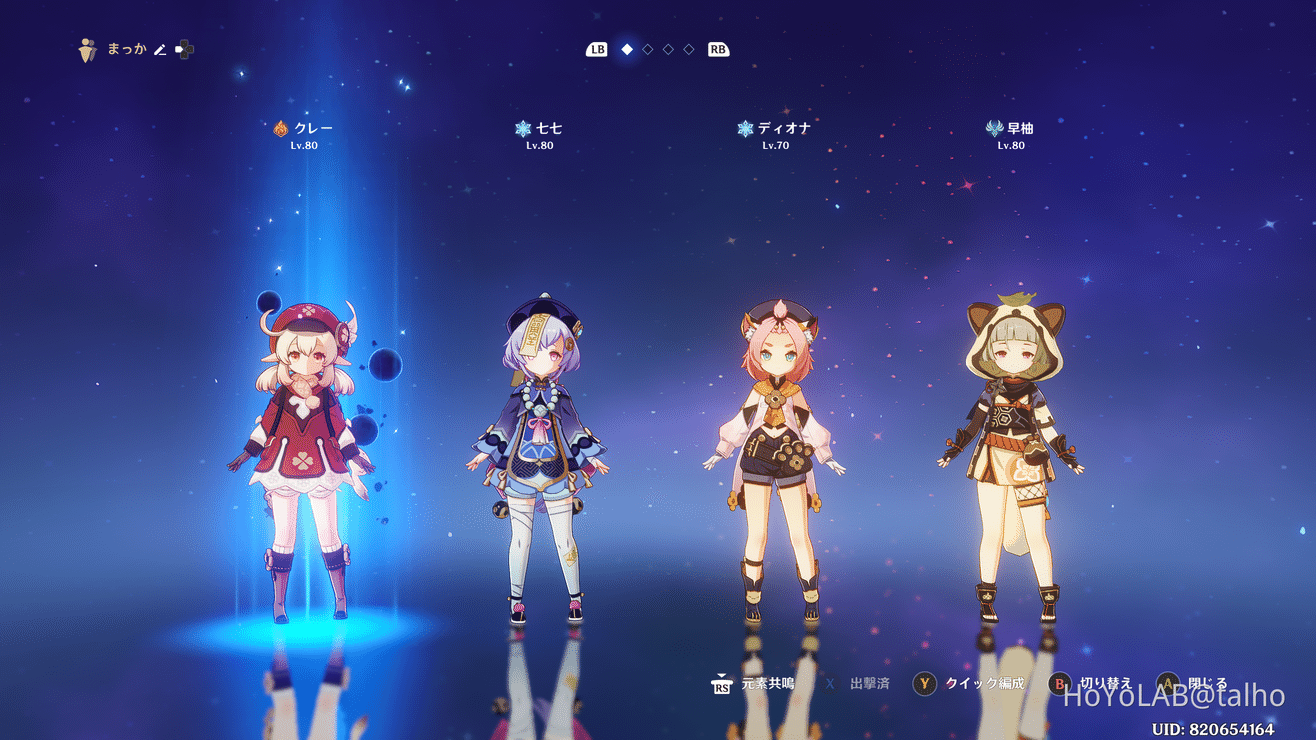Click the Cryo element icon beside ディオナ
Image resolution: width=1316 pixels, height=740 pixels.
744,127
